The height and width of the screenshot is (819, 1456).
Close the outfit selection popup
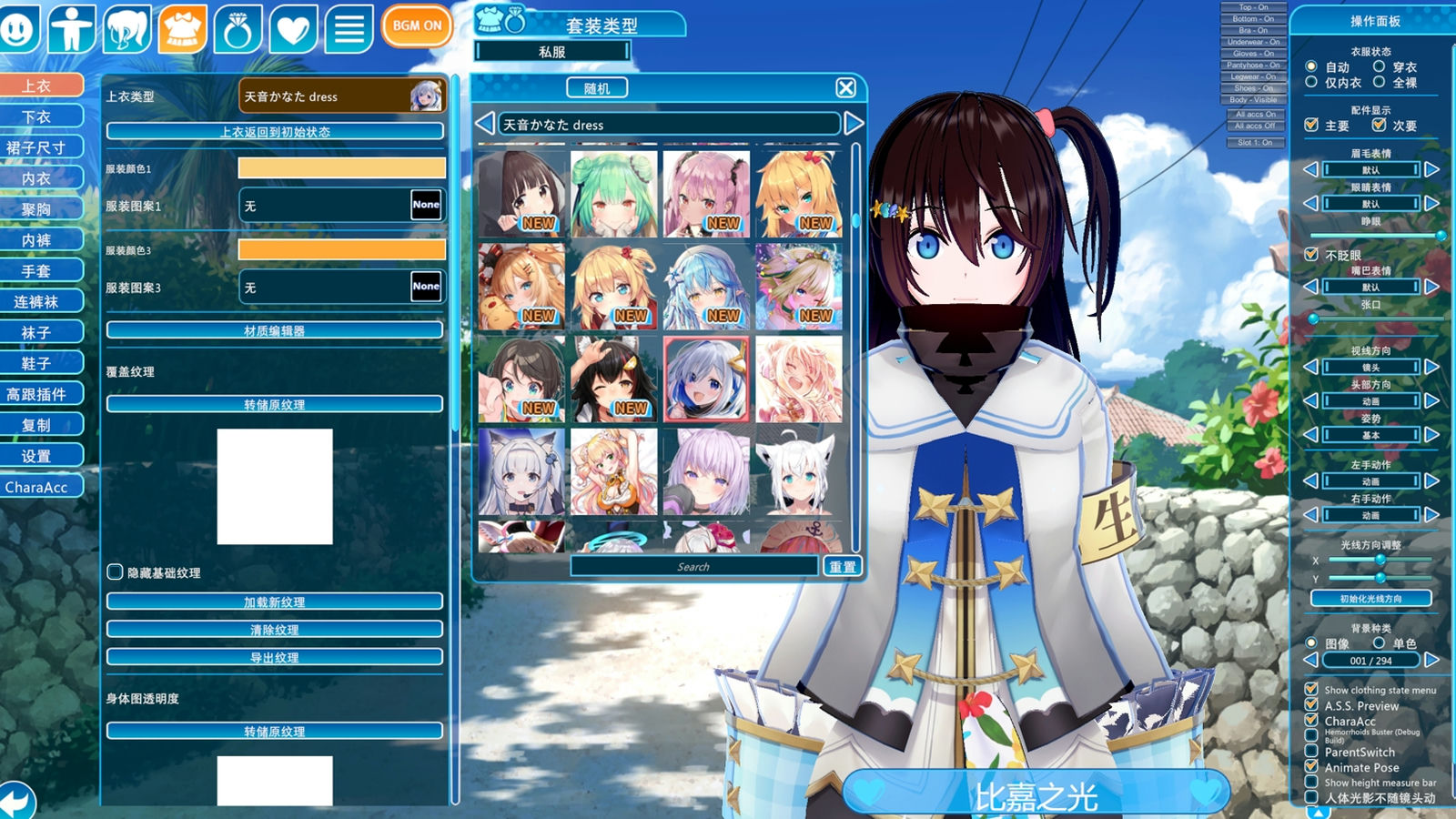pyautogui.click(x=845, y=87)
